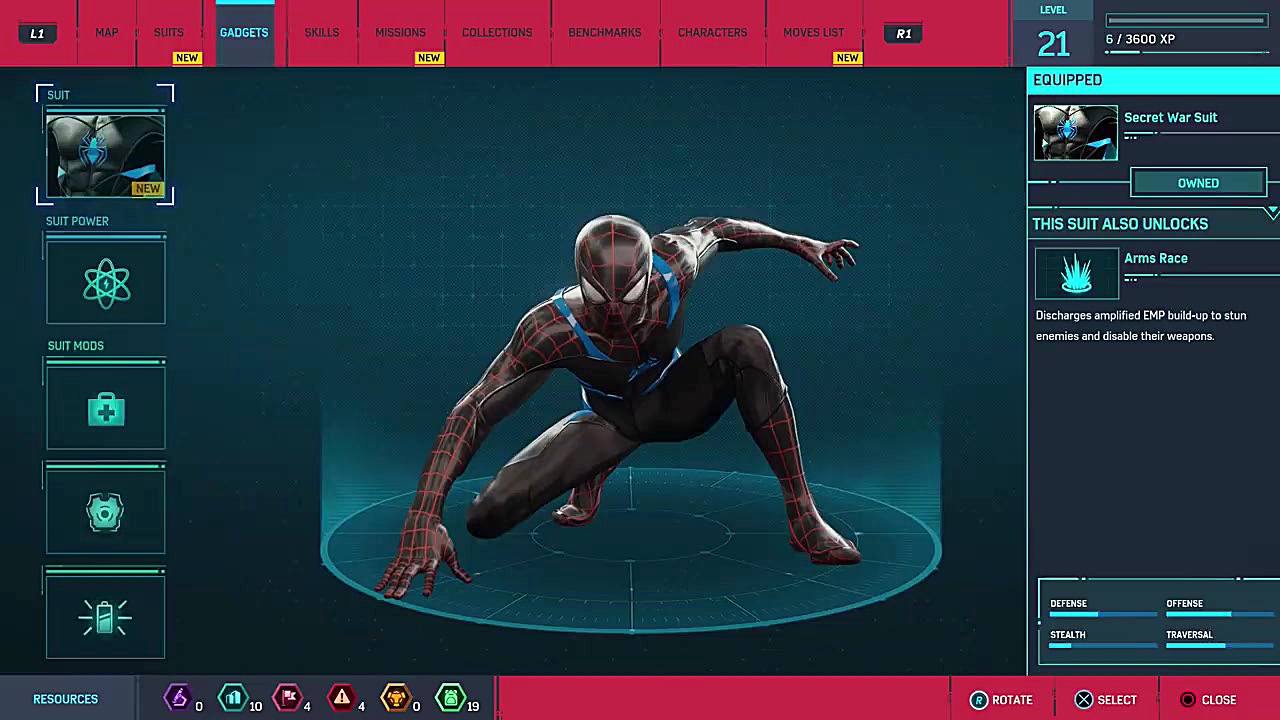
Task: Select the battery suit mod slot
Action: [106, 617]
